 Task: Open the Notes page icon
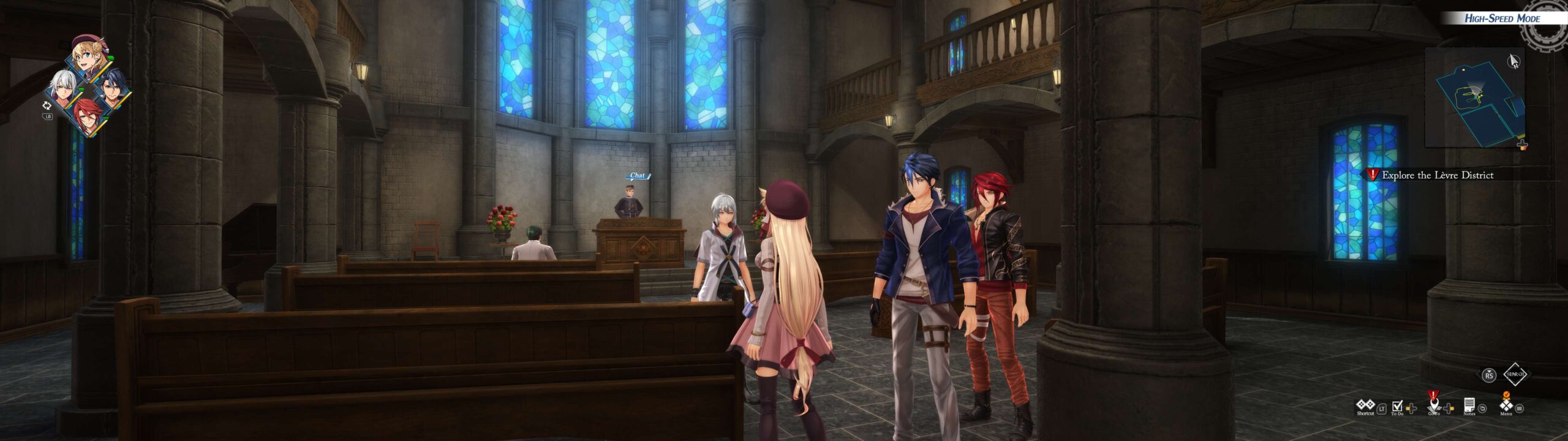pos(1469,405)
